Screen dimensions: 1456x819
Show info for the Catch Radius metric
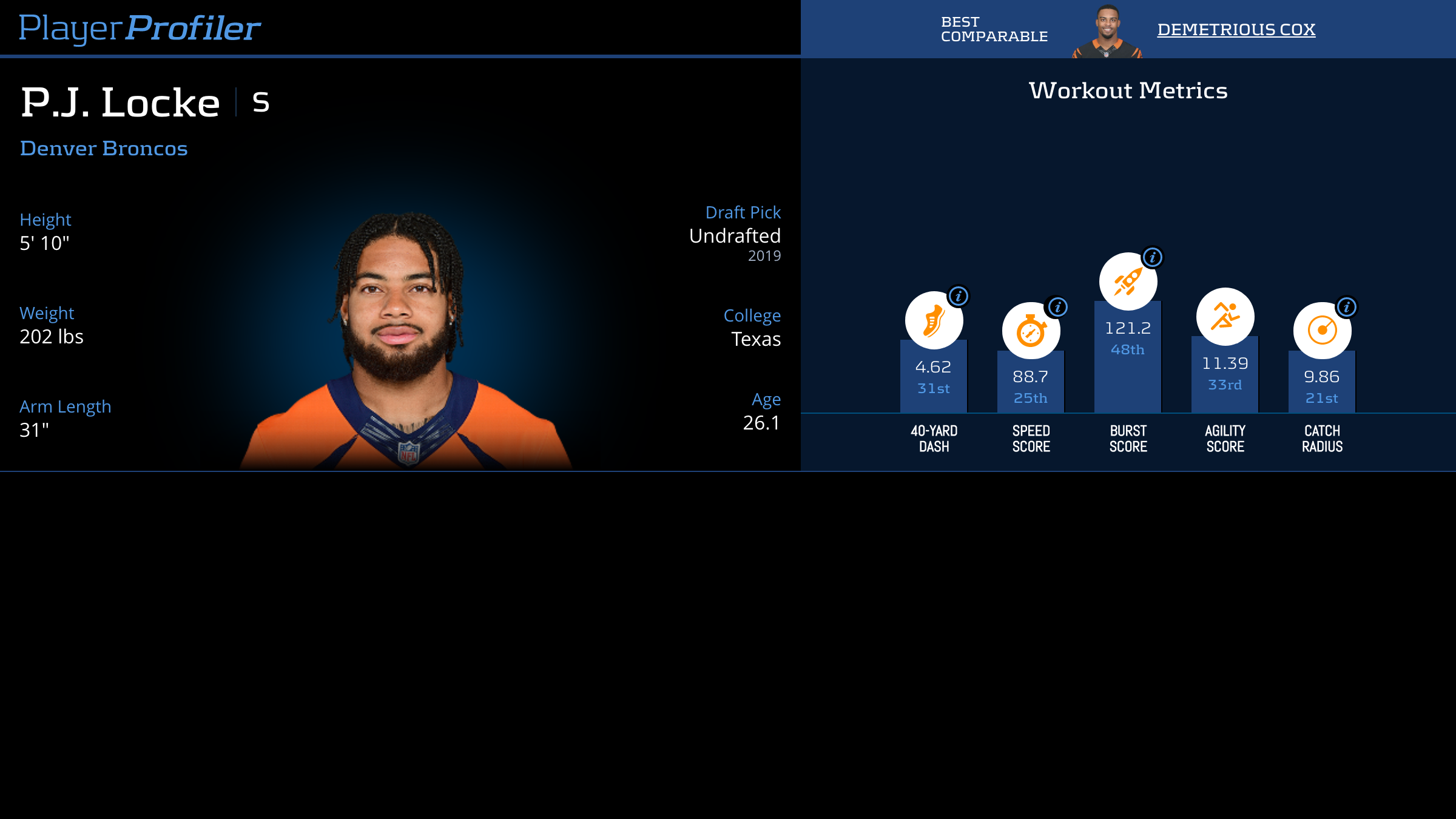[x=1346, y=307]
